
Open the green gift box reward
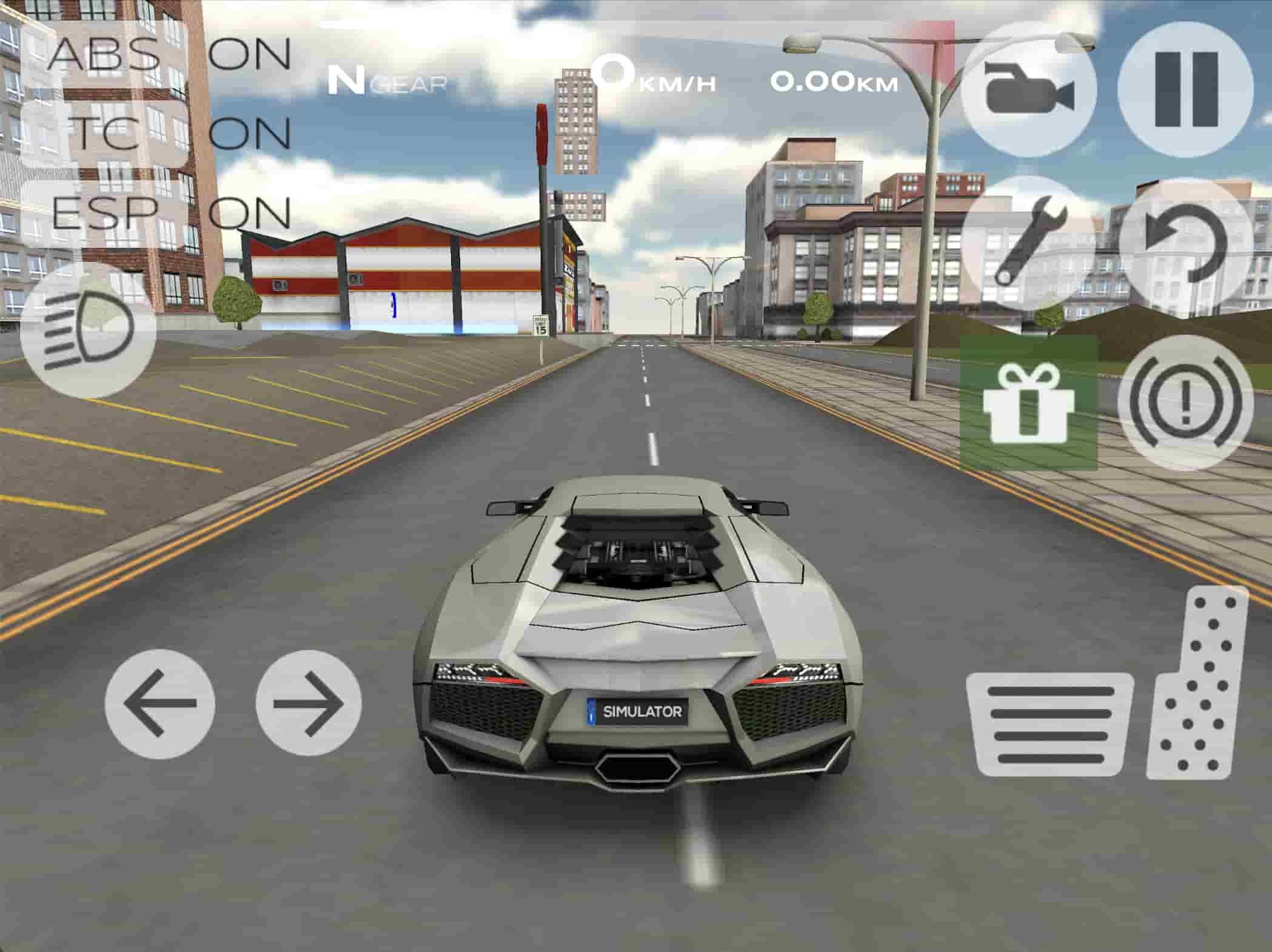point(1029,403)
